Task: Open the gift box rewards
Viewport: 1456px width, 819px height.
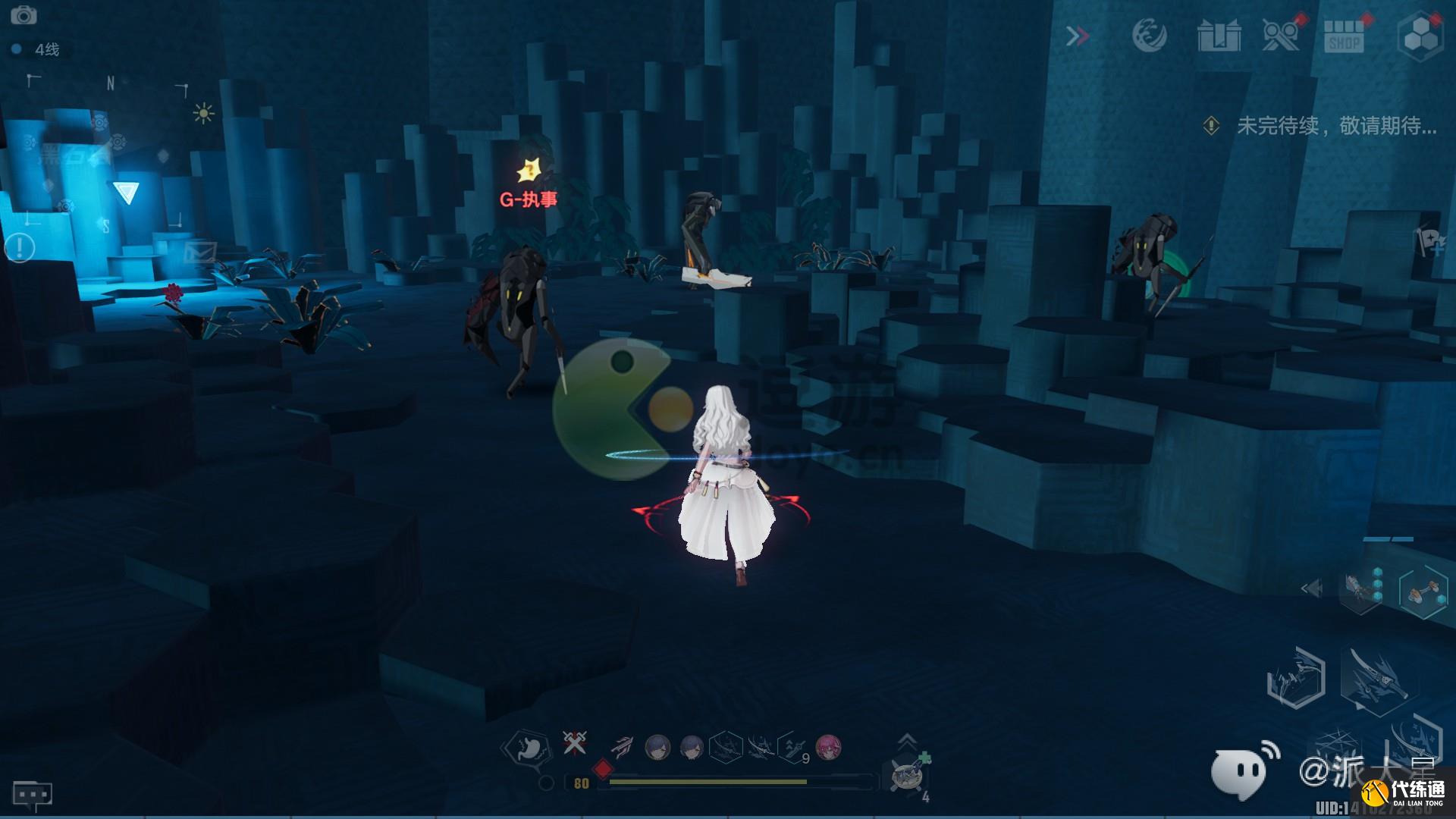Action: click(x=1219, y=36)
